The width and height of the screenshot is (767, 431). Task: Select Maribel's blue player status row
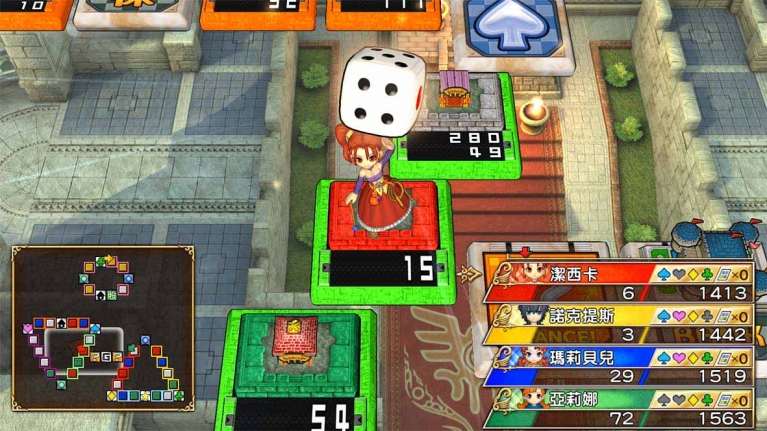coord(620,366)
